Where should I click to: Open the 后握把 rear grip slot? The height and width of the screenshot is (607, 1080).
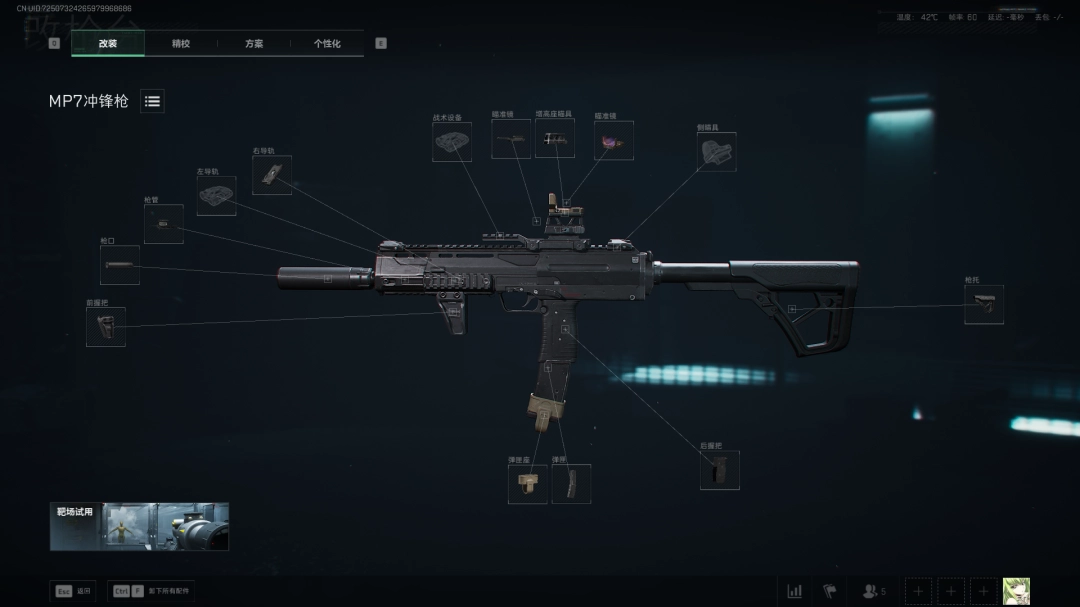pyautogui.click(x=719, y=470)
